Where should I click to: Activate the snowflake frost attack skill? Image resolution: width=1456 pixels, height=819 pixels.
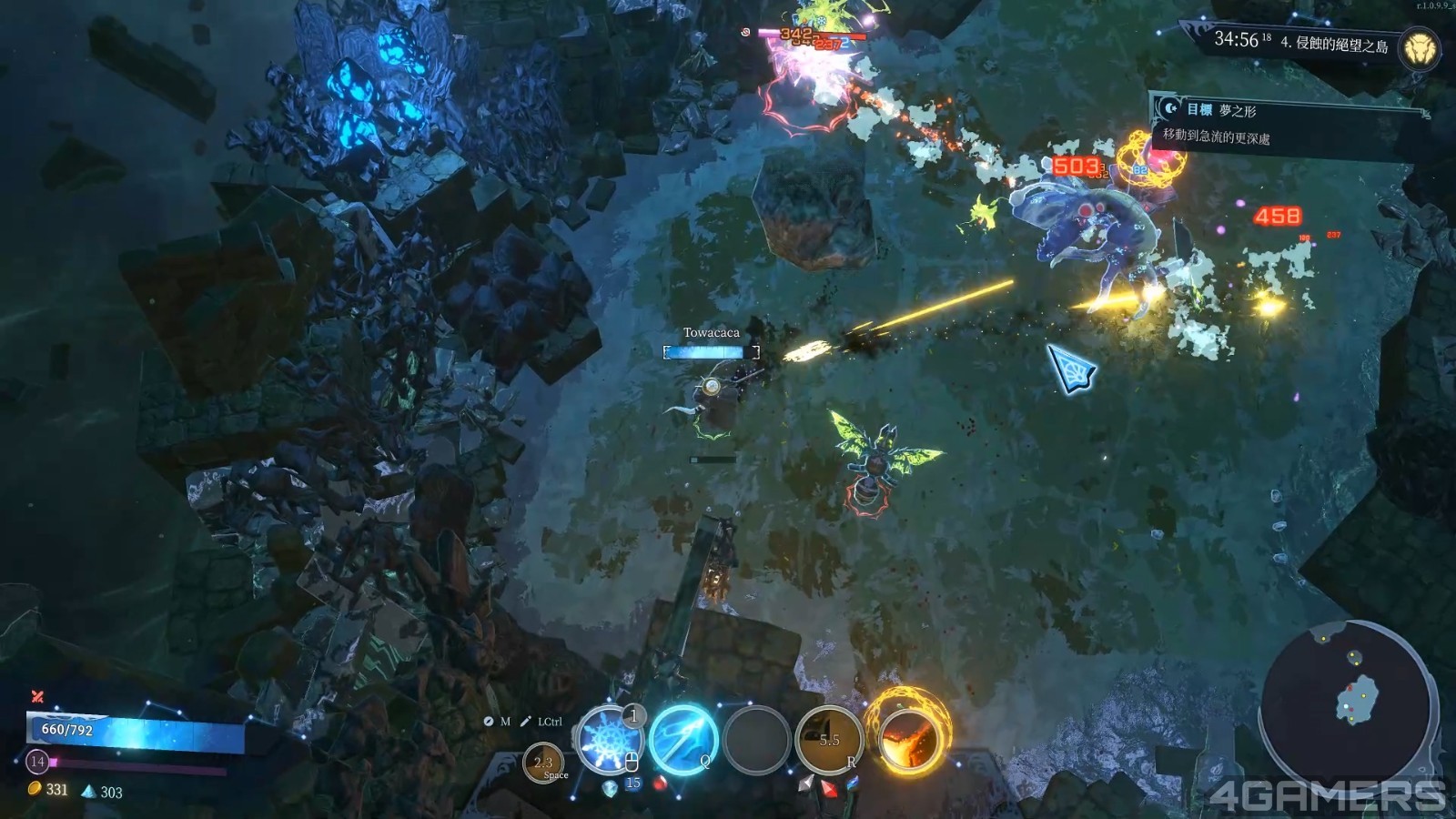pos(608,740)
